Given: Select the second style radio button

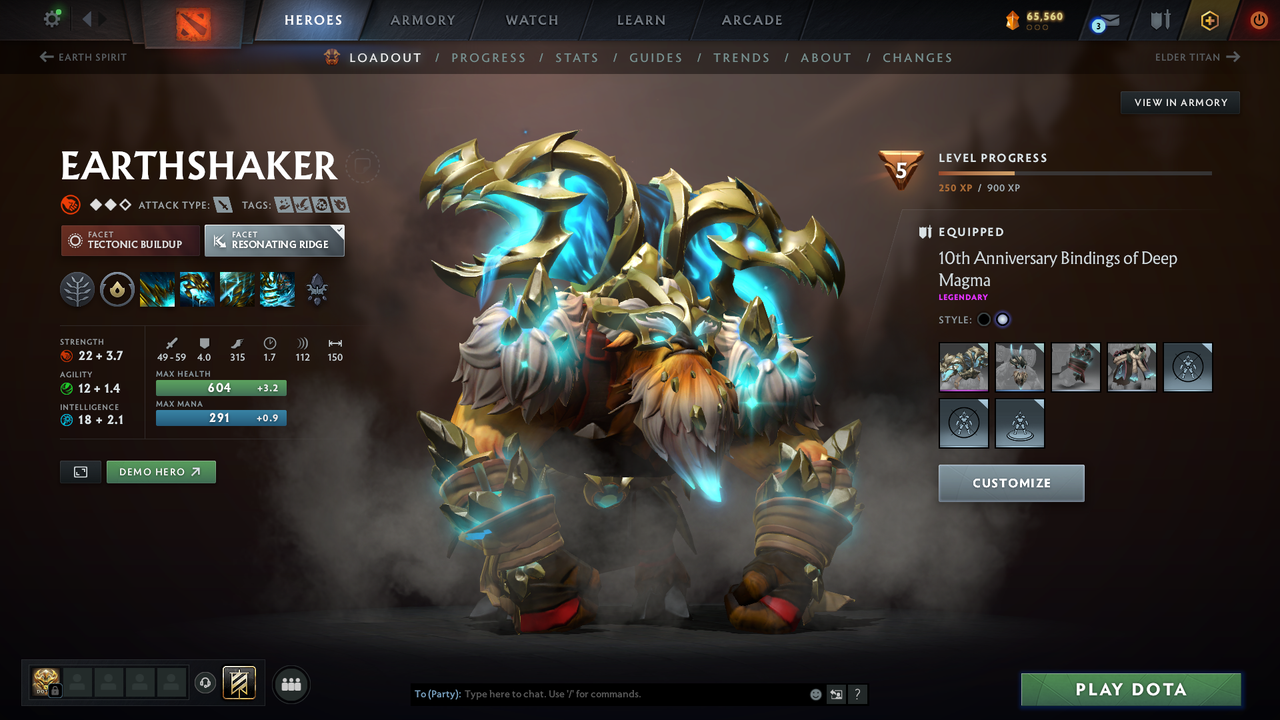Looking at the screenshot, I should [x=1003, y=318].
